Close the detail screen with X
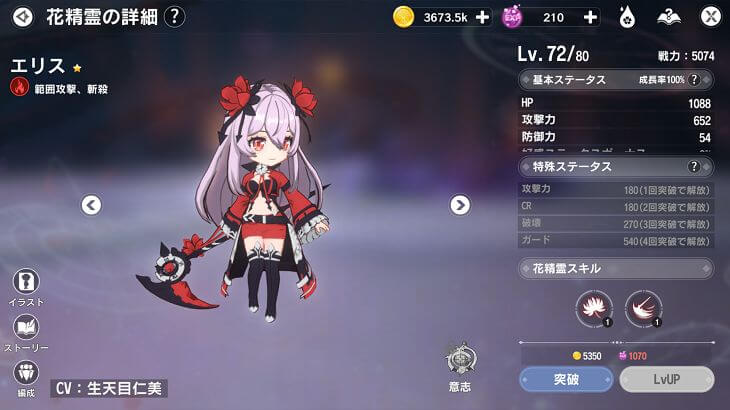 click(x=710, y=16)
